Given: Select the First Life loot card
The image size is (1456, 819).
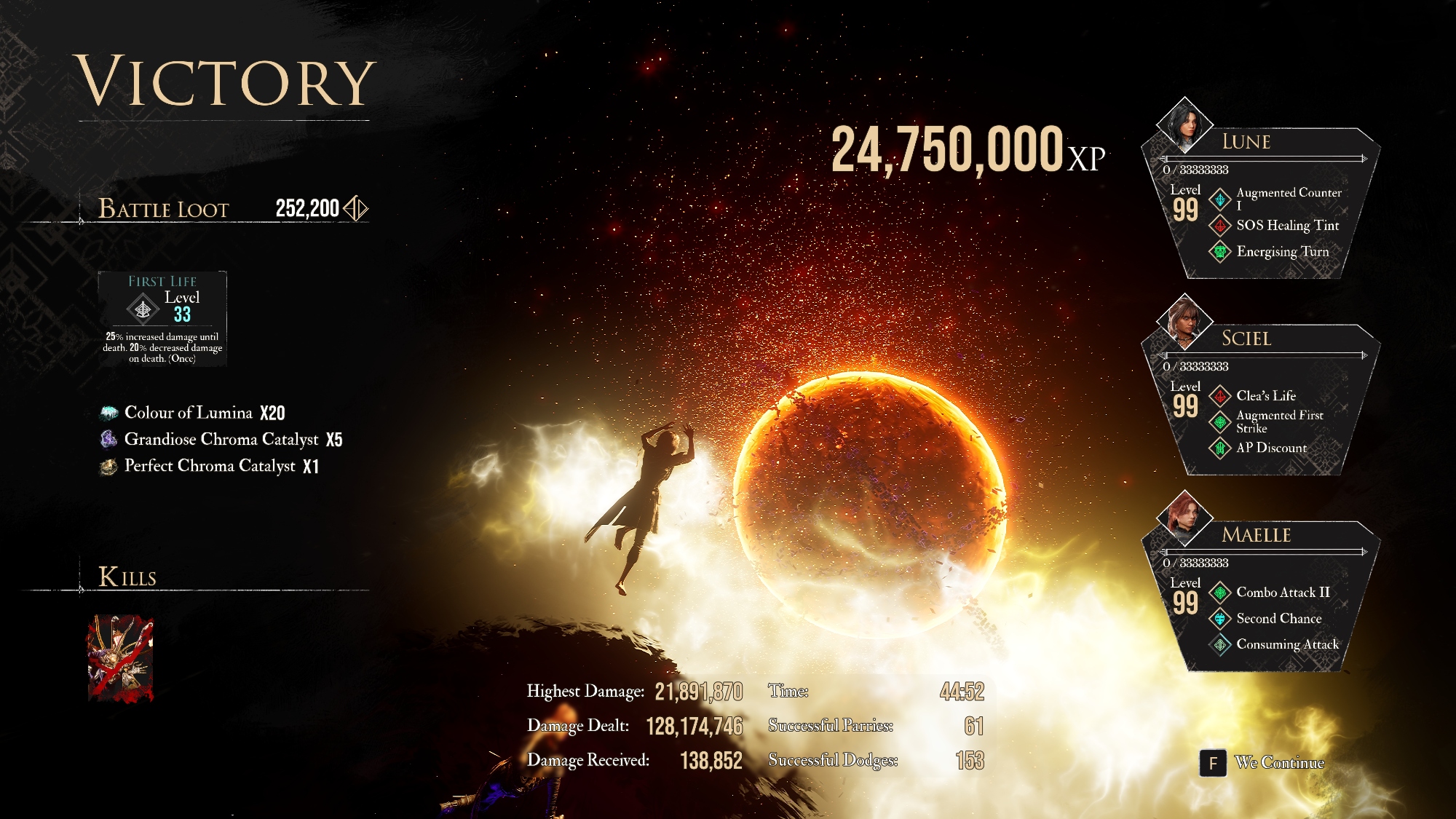Looking at the screenshot, I should tap(162, 319).
